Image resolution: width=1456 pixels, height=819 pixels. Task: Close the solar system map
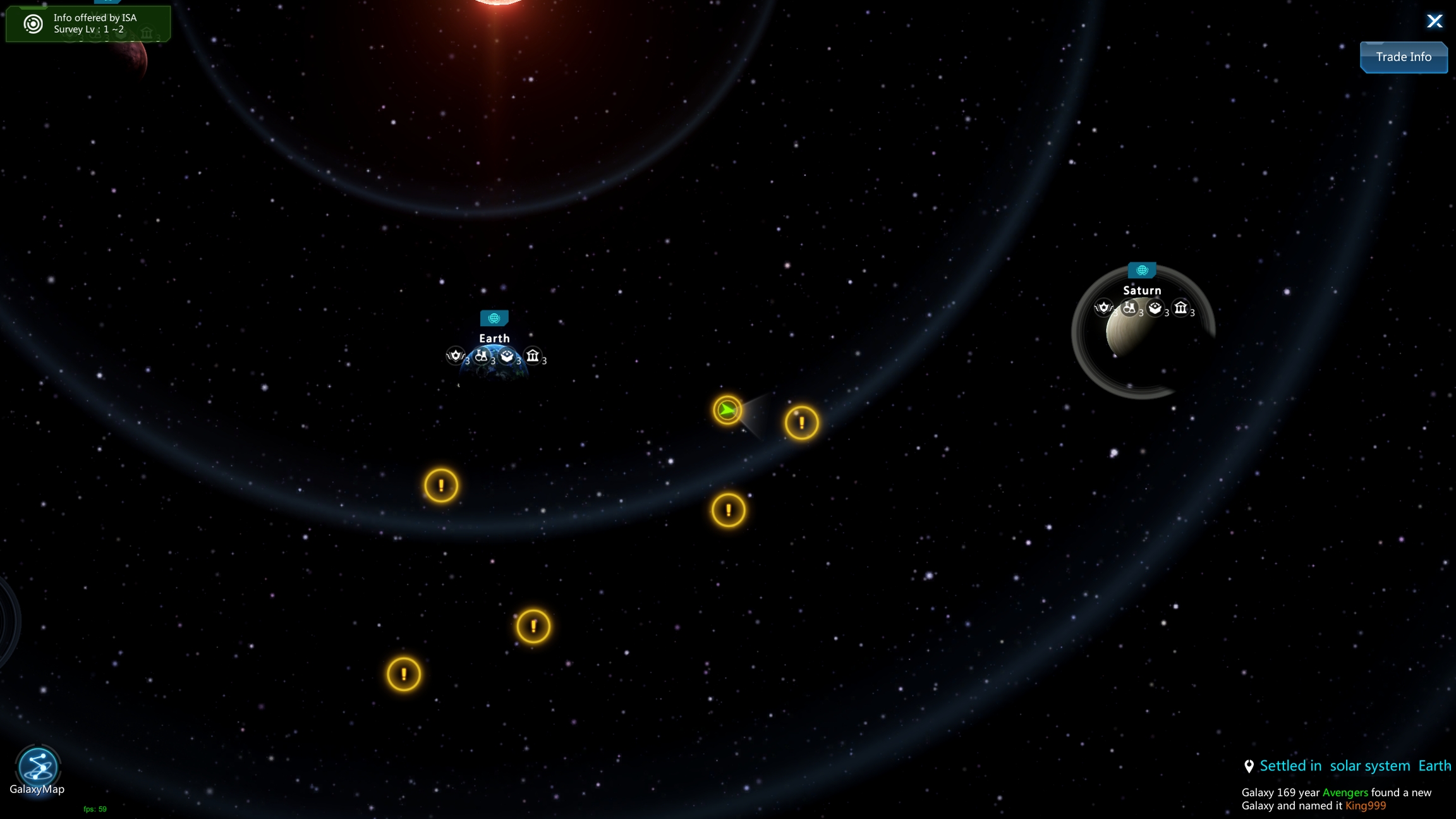click(x=1435, y=21)
